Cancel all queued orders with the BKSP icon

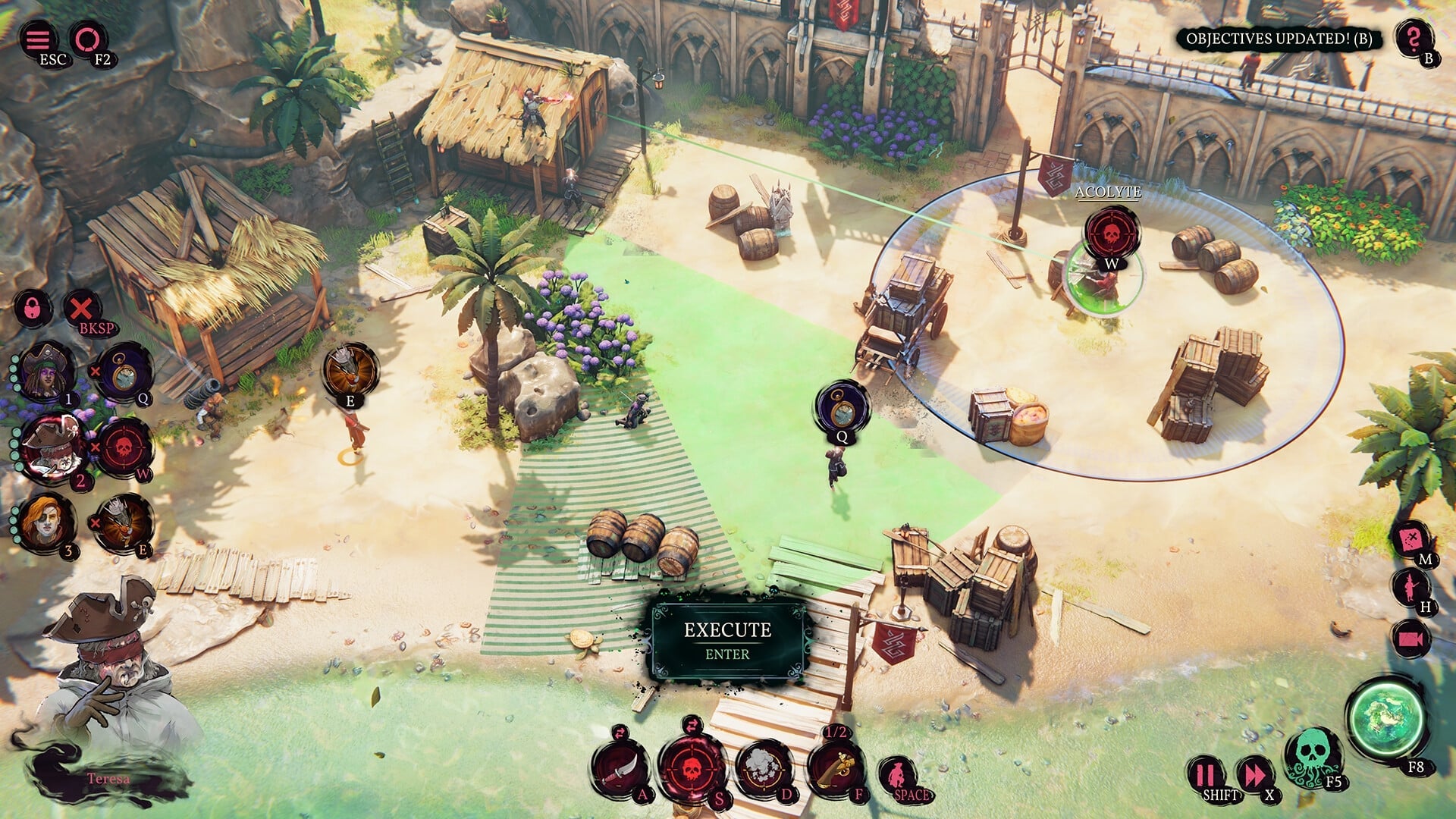82,307
